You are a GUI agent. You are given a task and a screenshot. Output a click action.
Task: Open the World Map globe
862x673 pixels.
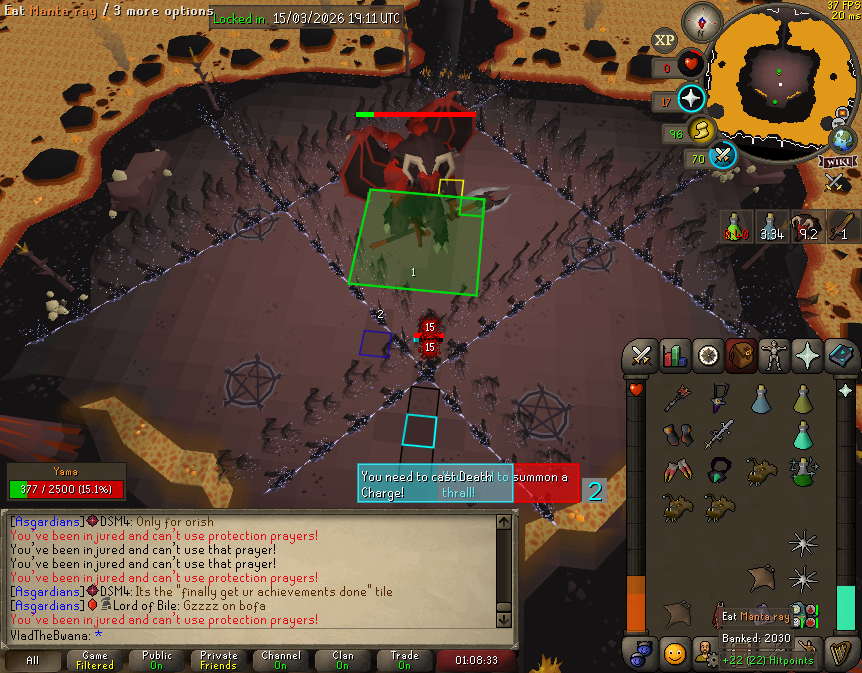click(x=842, y=140)
